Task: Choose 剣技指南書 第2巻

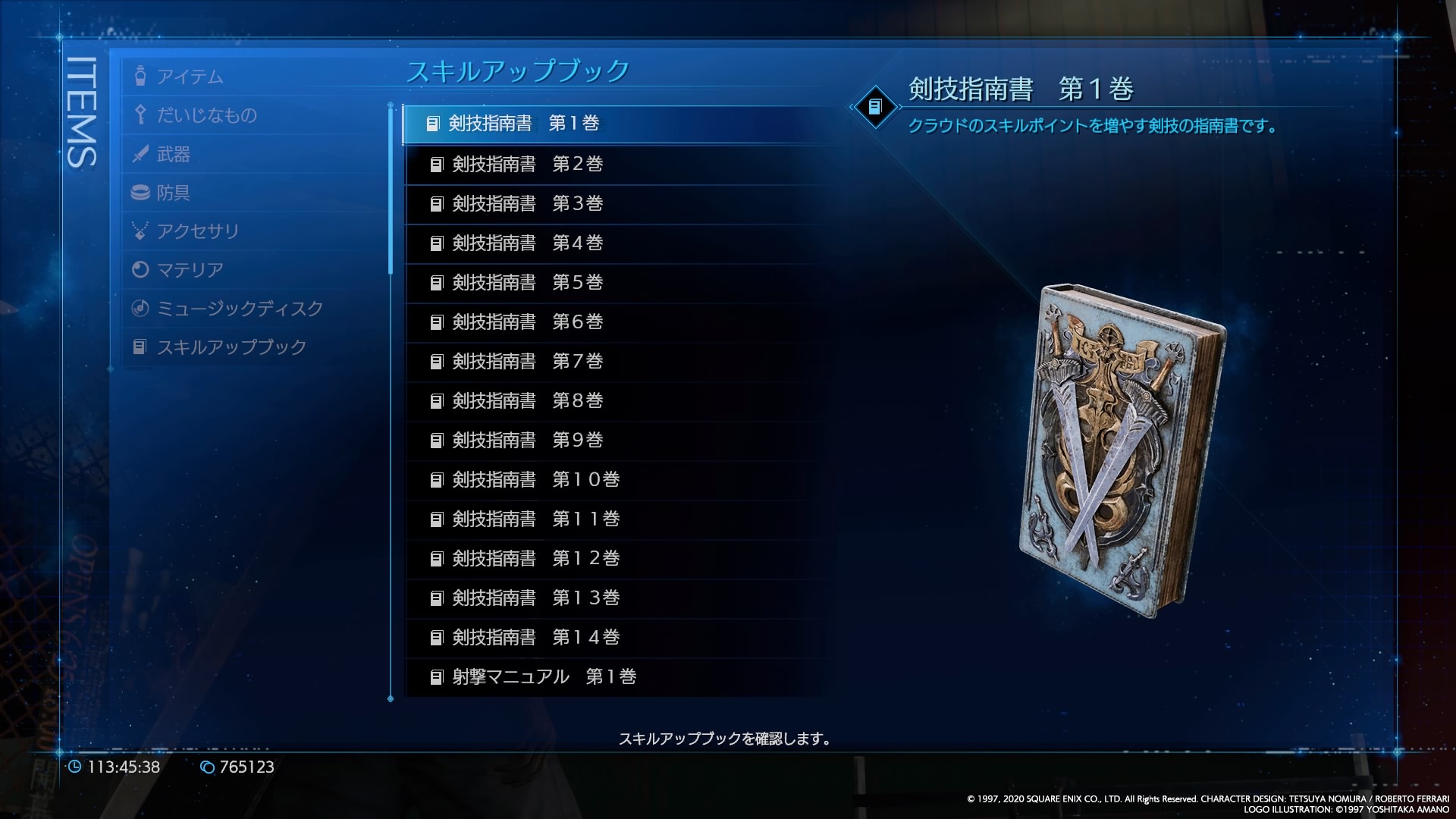Action: tap(527, 165)
